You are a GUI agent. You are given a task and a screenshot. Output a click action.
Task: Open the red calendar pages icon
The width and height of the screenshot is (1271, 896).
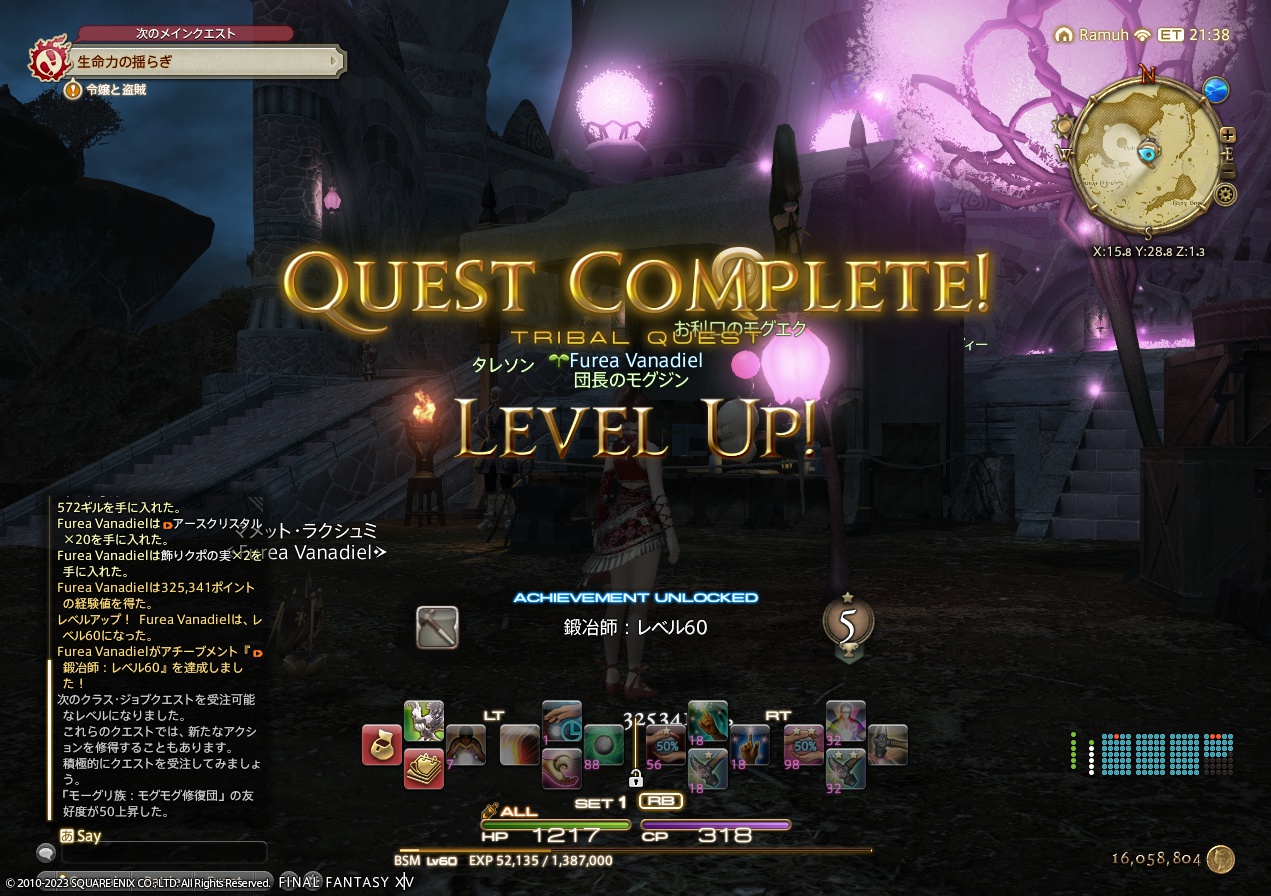424,767
